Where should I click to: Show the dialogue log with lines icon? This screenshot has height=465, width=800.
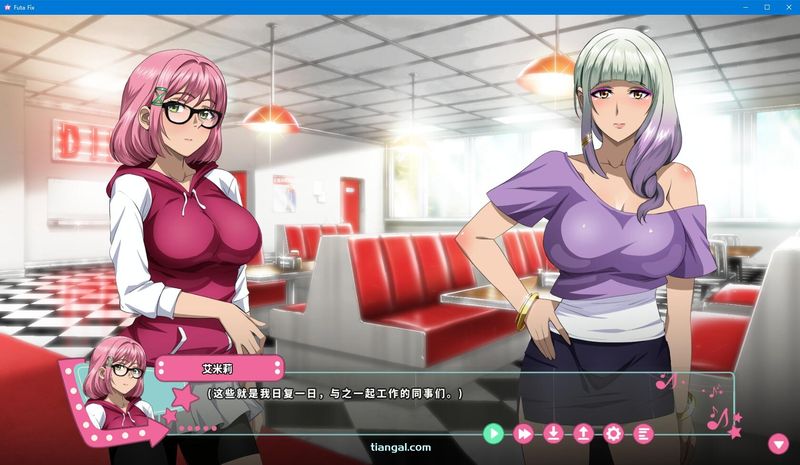point(643,433)
